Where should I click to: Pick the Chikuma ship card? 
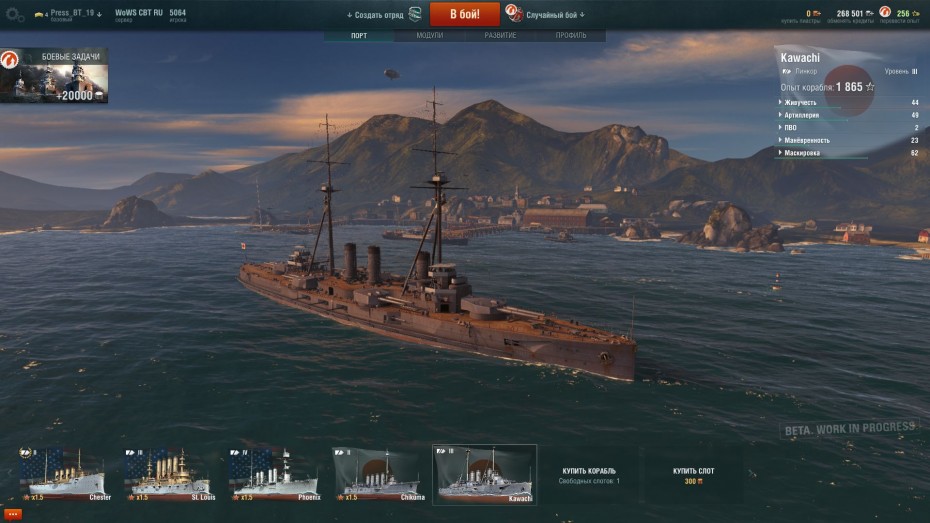tap(378, 475)
